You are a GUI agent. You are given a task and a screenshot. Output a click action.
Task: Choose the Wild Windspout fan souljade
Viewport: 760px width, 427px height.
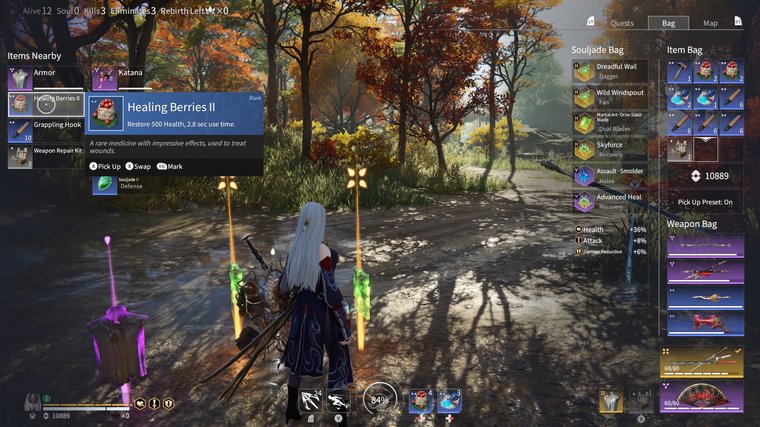(x=610, y=97)
